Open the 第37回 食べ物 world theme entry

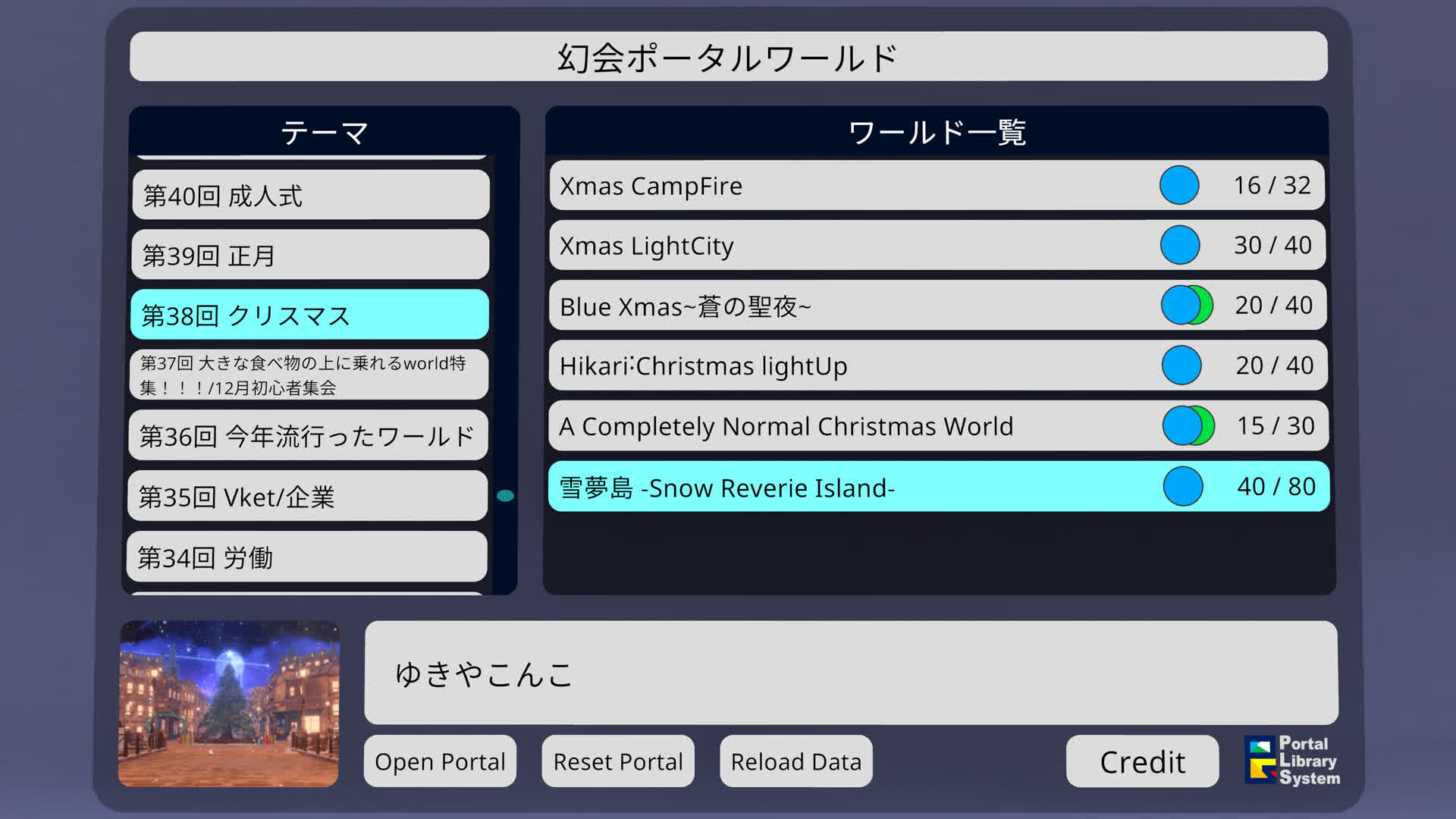point(309,375)
